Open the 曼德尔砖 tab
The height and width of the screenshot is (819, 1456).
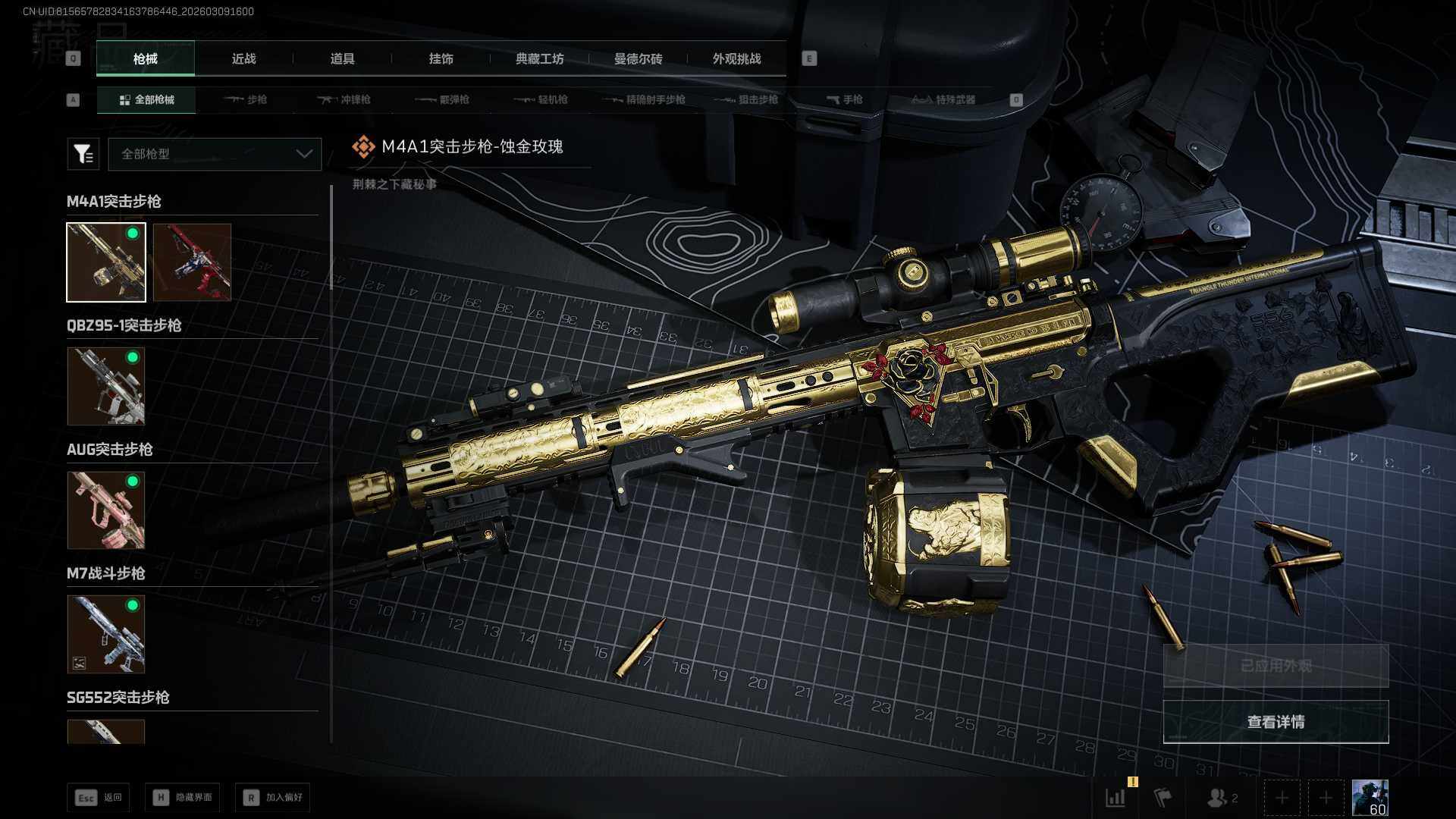(638, 59)
